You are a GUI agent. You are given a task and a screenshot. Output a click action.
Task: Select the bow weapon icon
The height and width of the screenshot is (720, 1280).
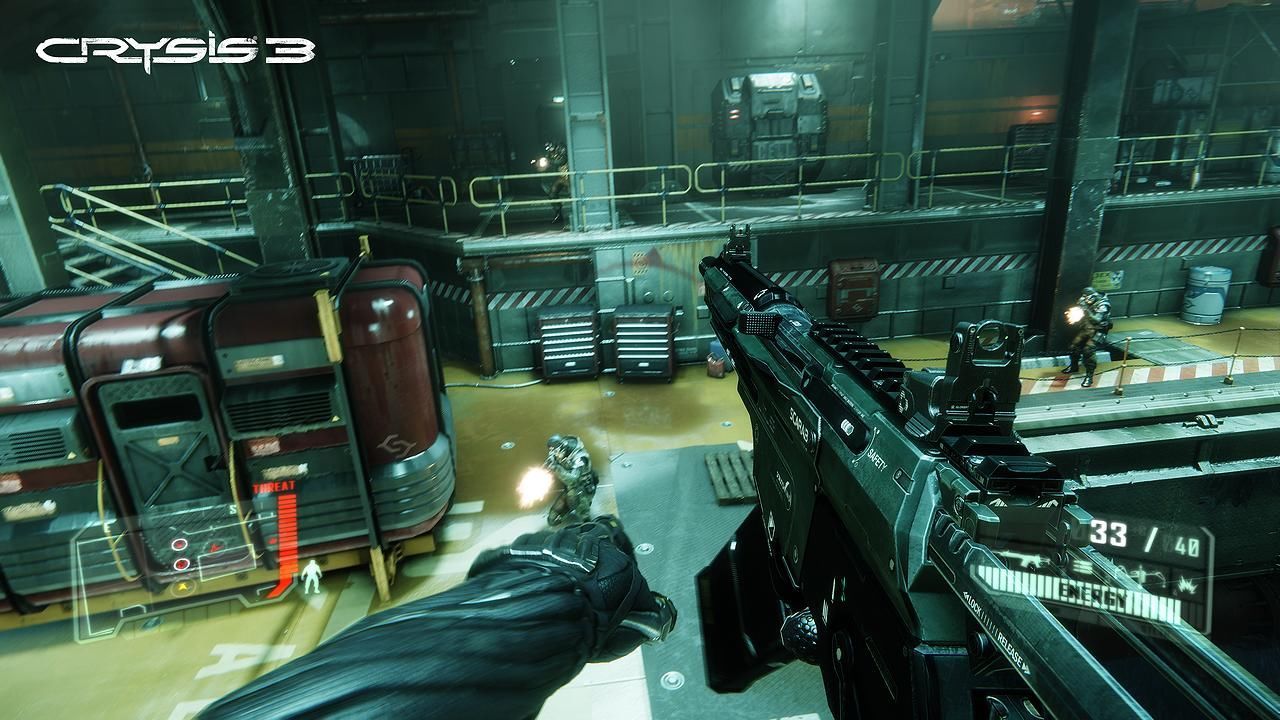click(1148, 575)
